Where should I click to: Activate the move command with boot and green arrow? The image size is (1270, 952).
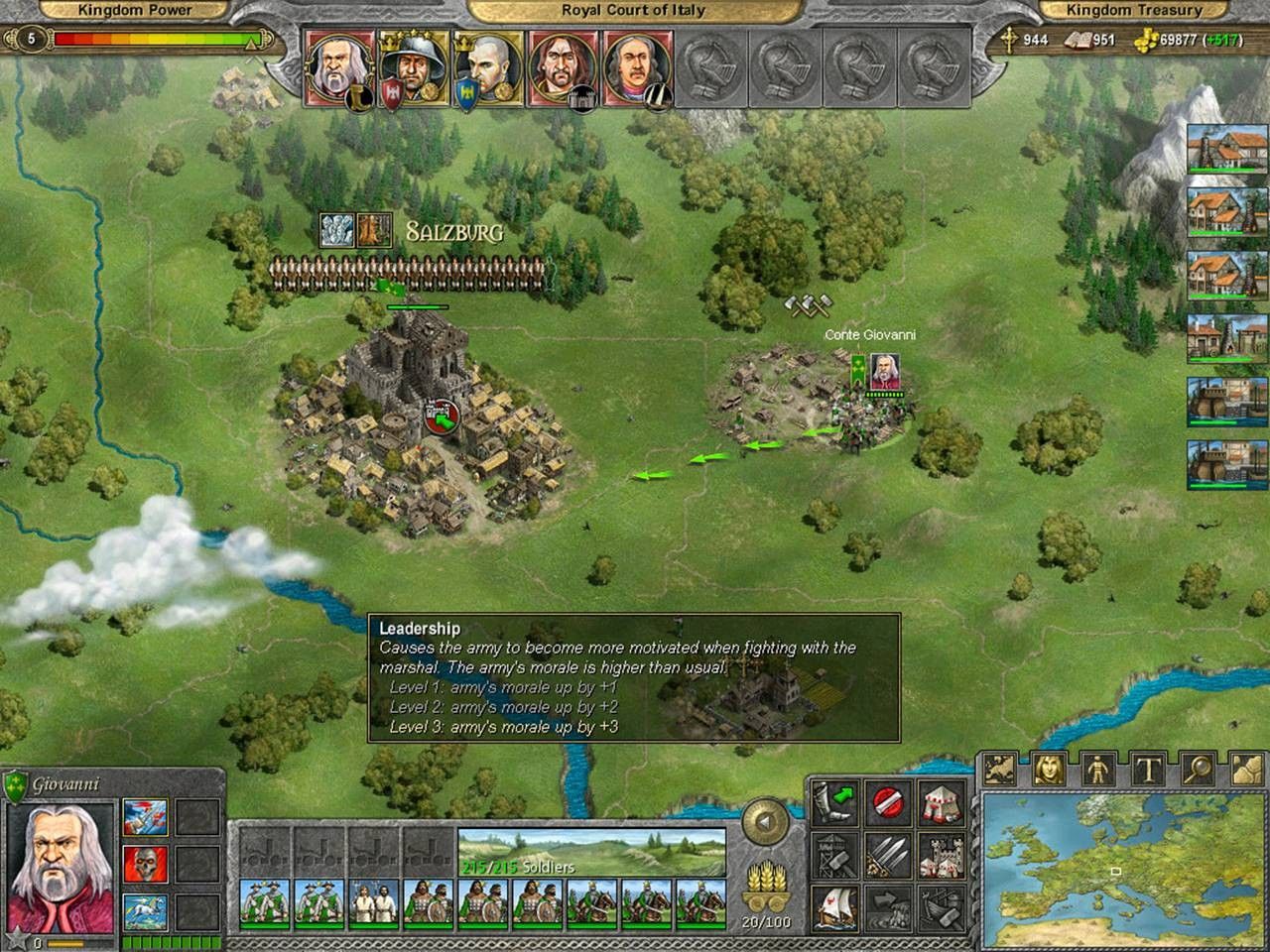835,802
